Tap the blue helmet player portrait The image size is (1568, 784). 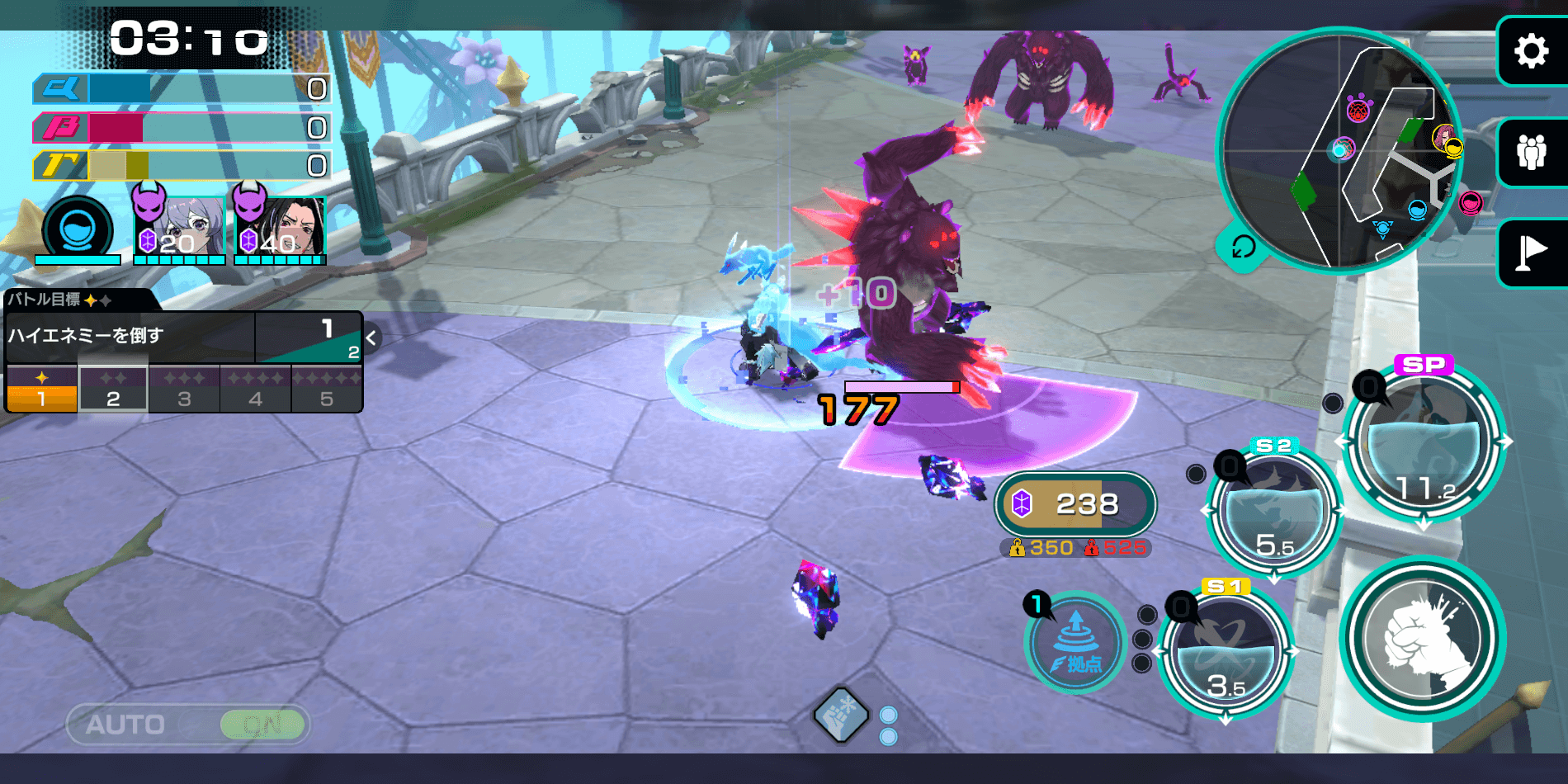[x=78, y=229]
